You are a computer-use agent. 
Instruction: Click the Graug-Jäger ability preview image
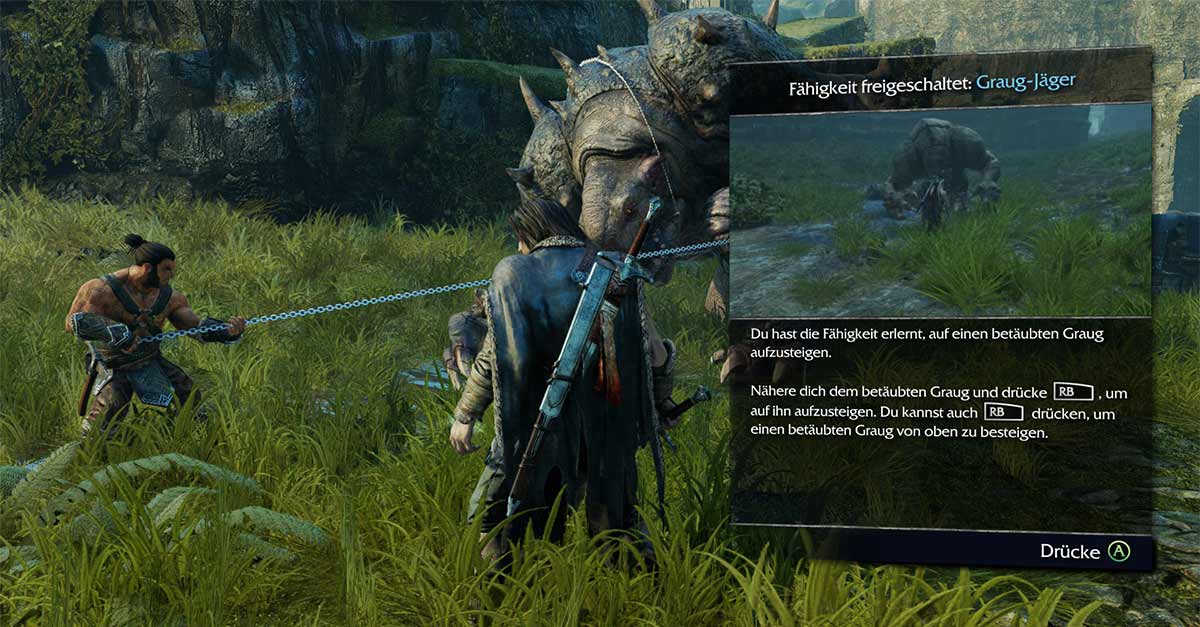[x=940, y=211]
